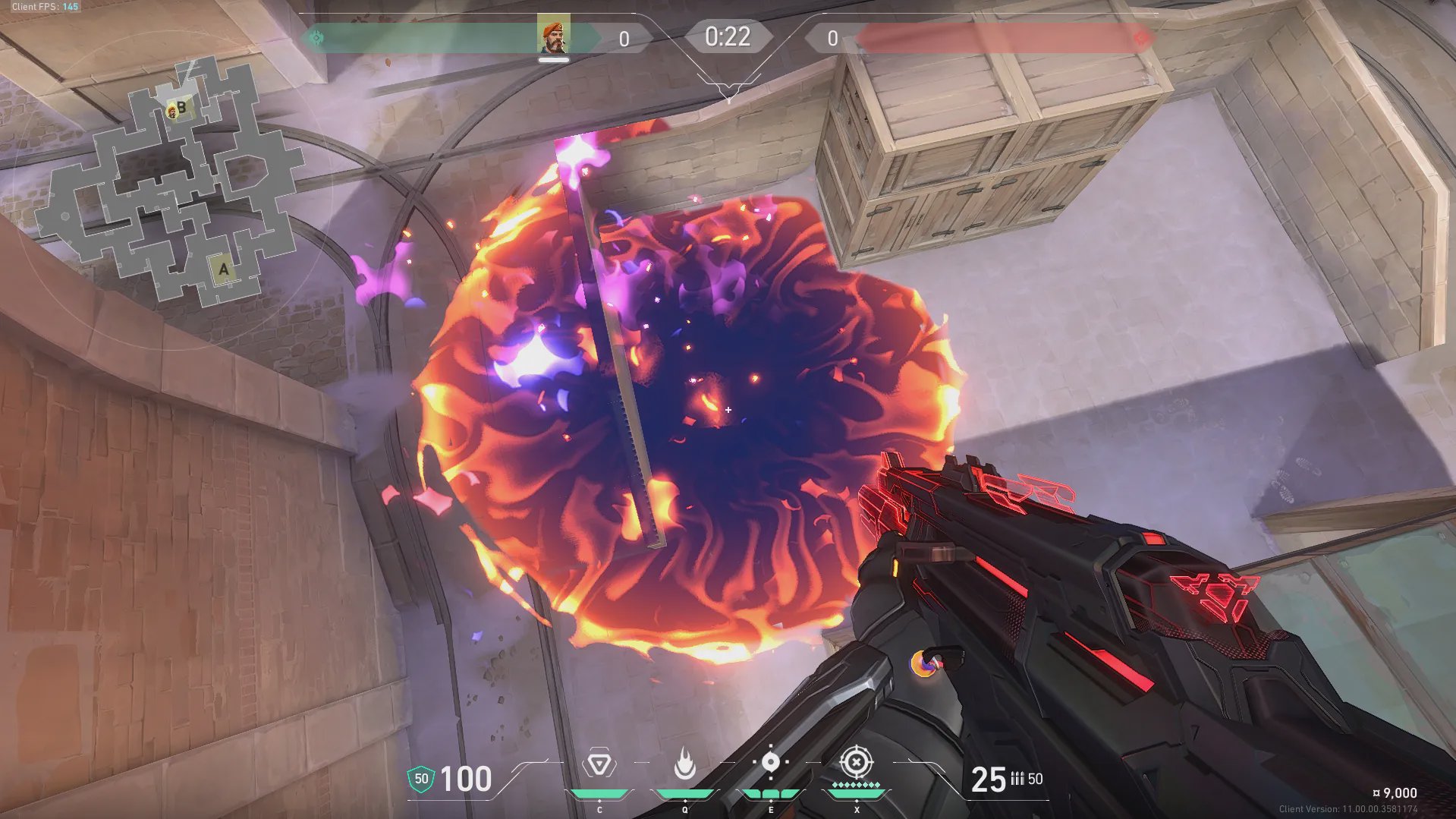Trigger the Orbital Strike ultimate icon
This screenshot has height=819, width=1456.
[857, 761]
